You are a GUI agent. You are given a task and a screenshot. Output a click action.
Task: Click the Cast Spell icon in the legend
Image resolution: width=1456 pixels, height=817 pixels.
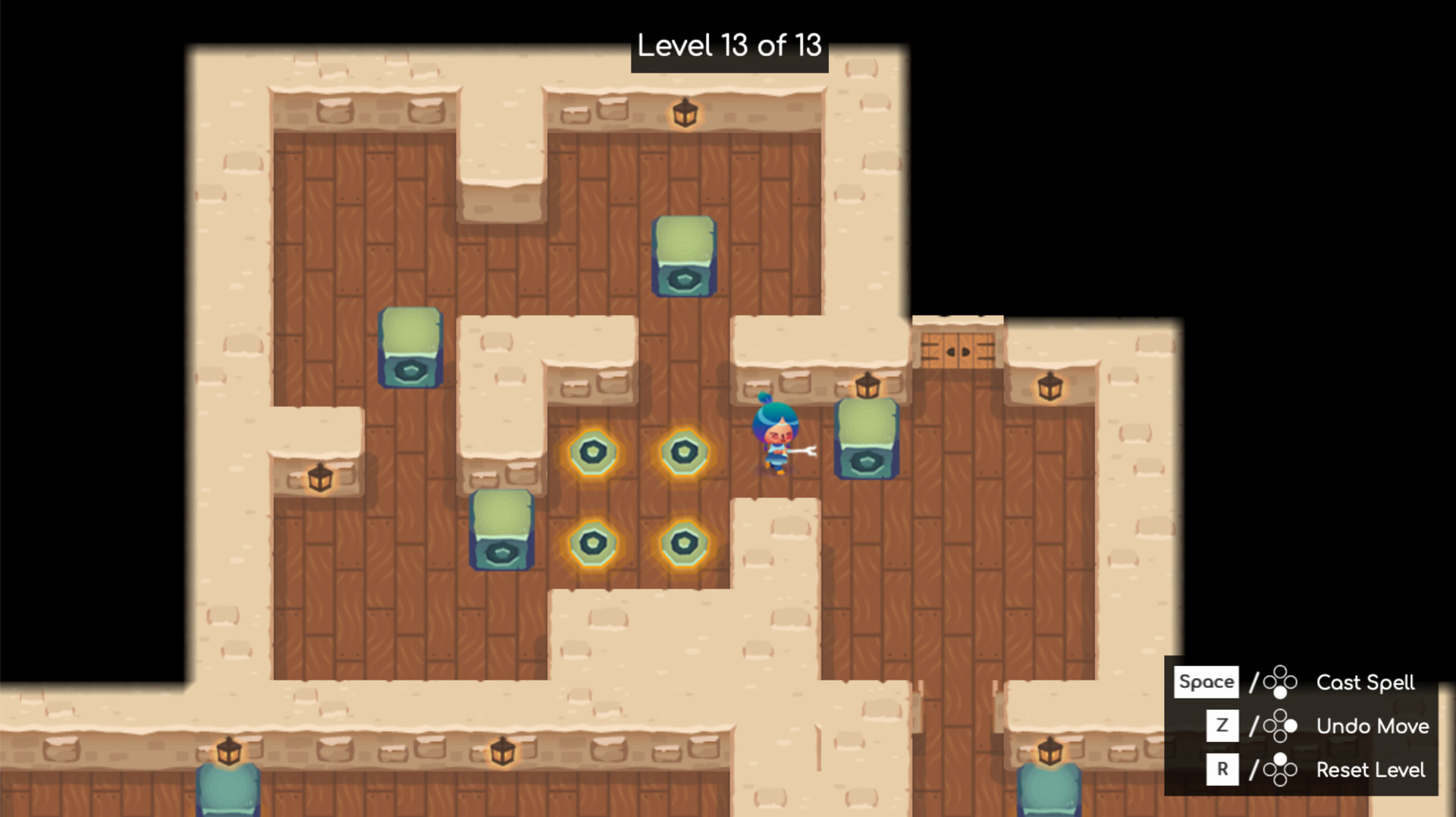tap(1280, 683)
